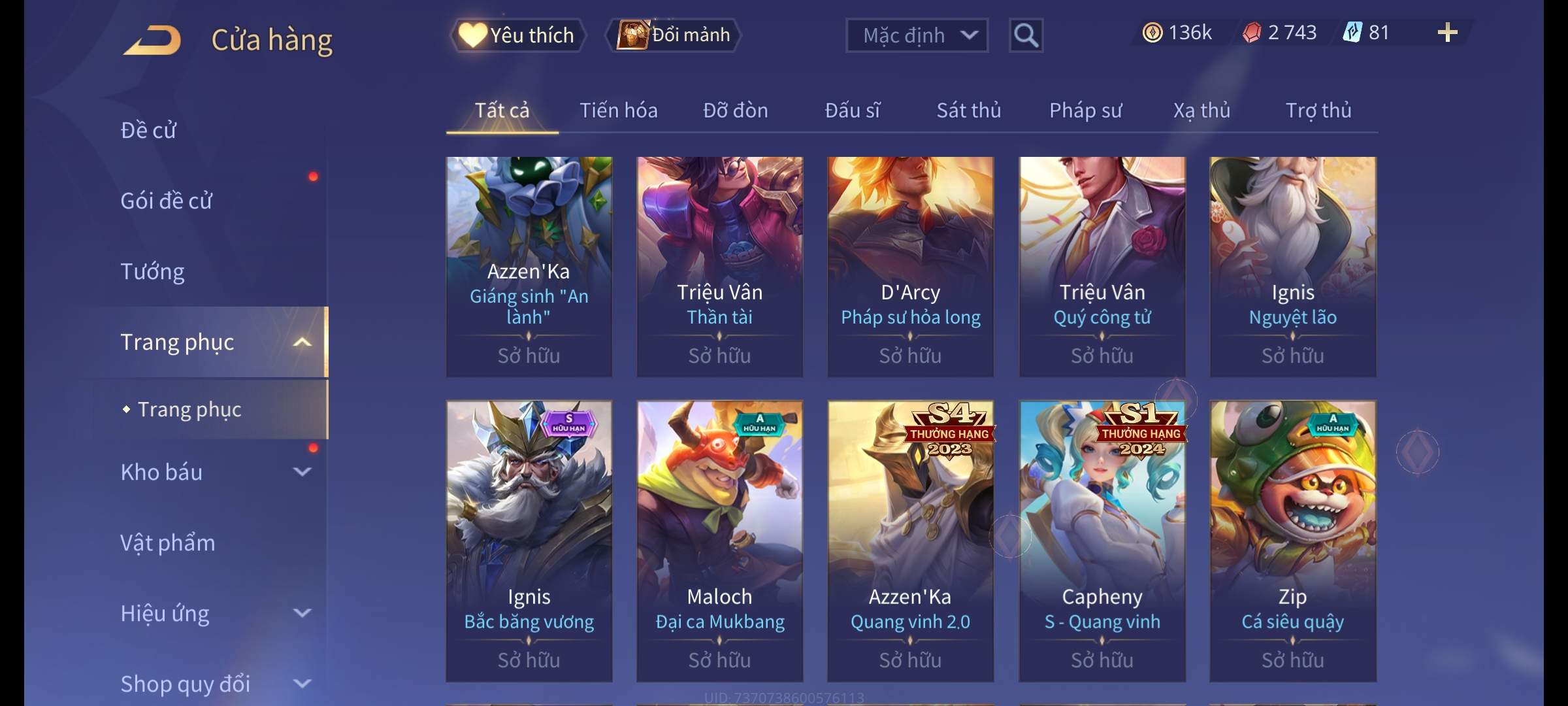Expand the Mặc định sort dropdown
Viewport: 1568px width, 706px height.
pyautogui.click(x=917, y=35)
